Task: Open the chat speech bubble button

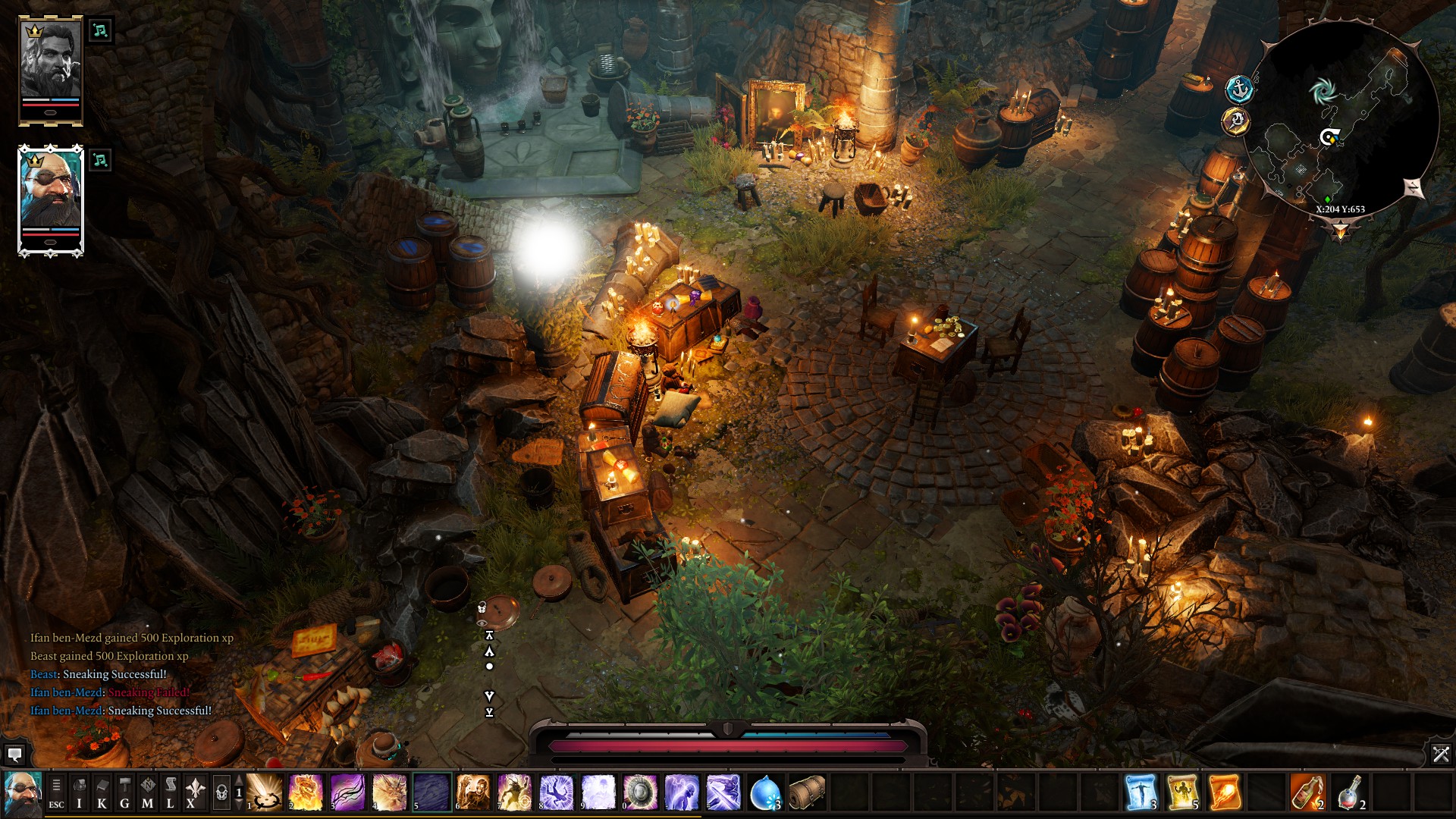Action: tap(14, 754)
